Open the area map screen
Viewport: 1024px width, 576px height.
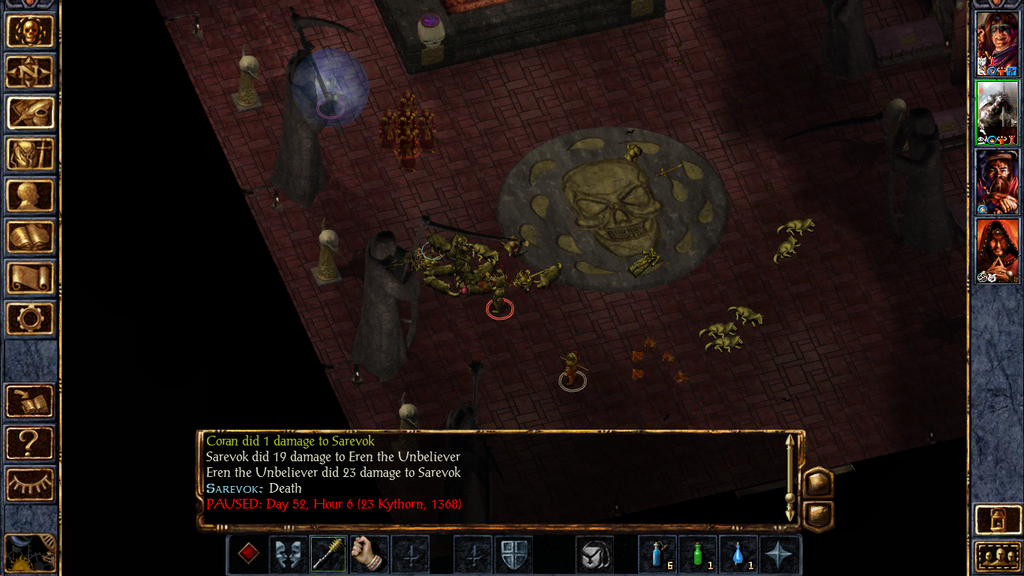click(30, 72)
